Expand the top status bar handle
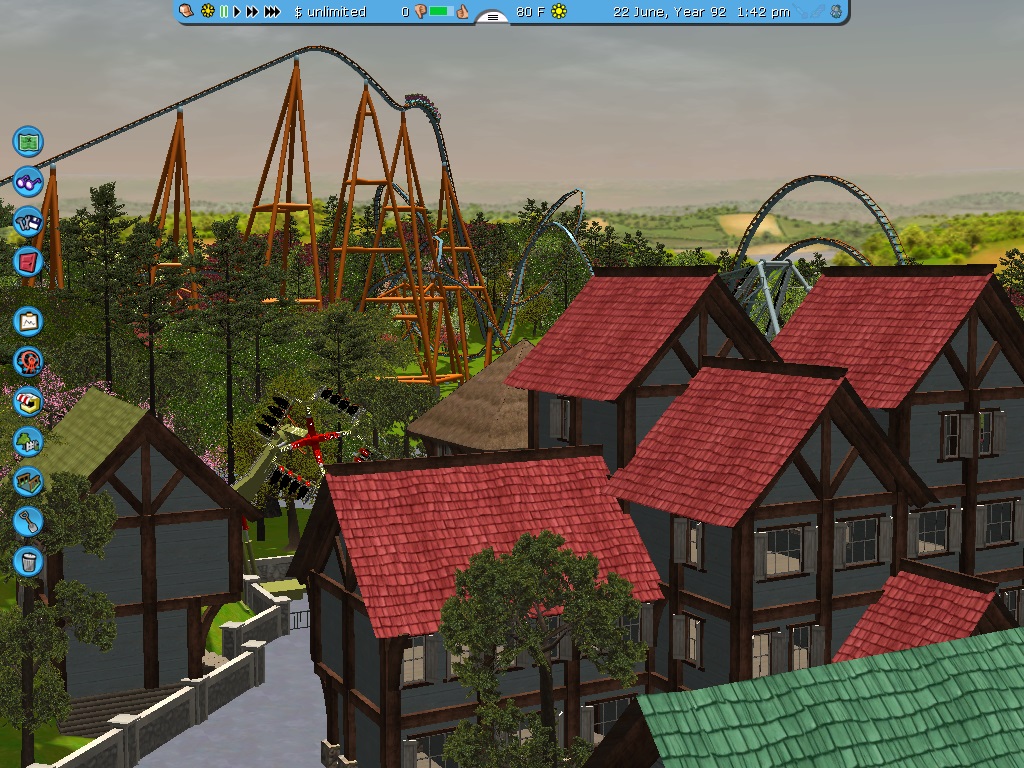1024x768 pixels. point(492,17)
